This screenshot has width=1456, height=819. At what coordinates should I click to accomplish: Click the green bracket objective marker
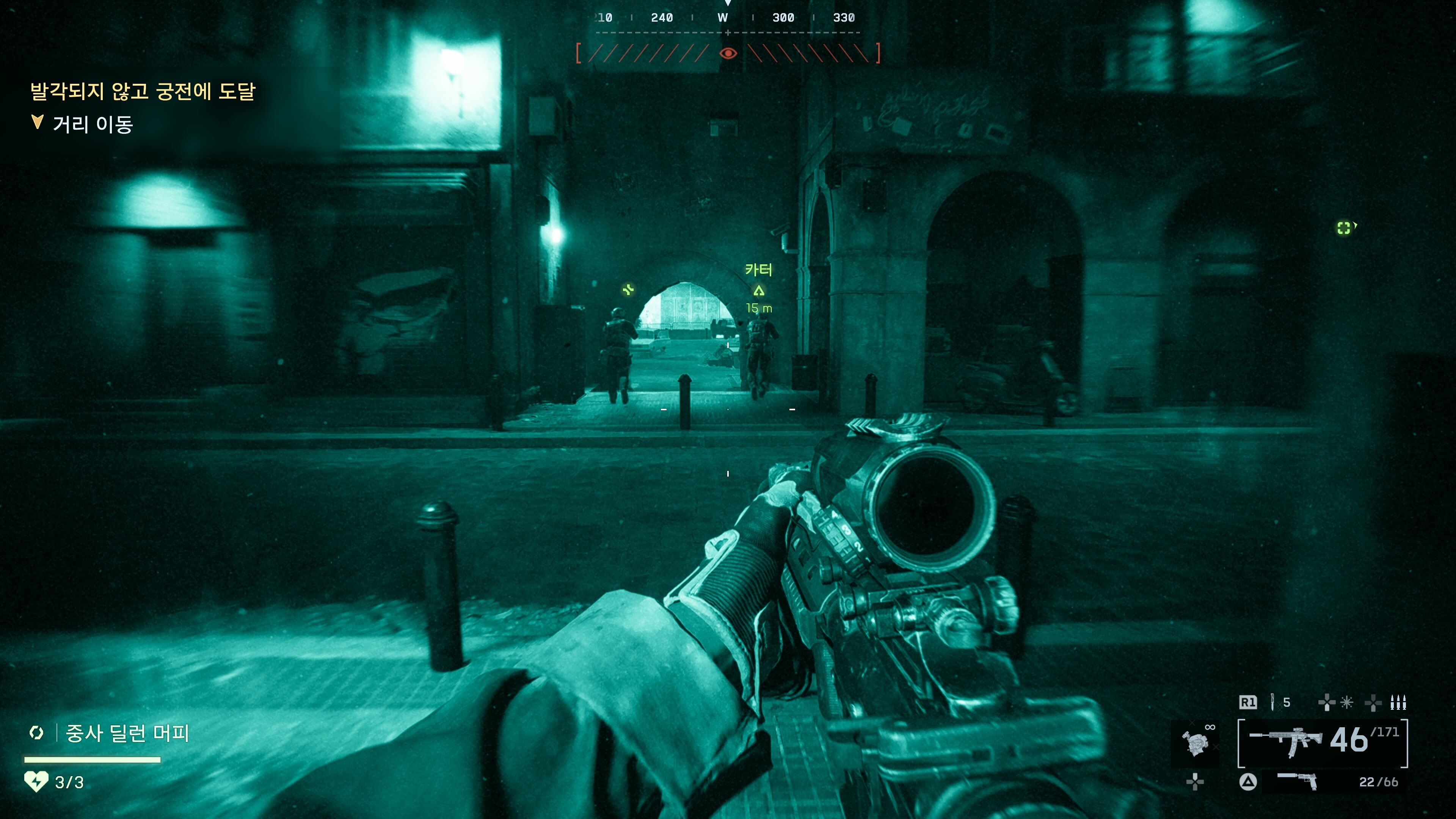click(x=1344, y=227)
